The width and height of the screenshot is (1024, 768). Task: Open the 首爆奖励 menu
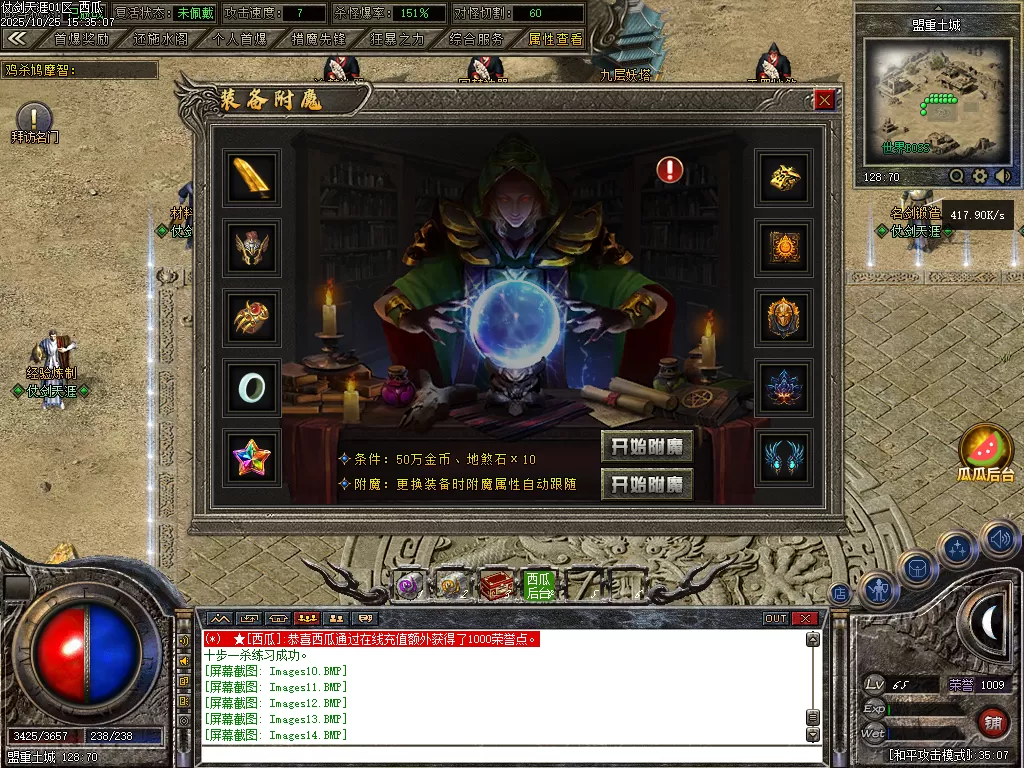tap(81, 39)
